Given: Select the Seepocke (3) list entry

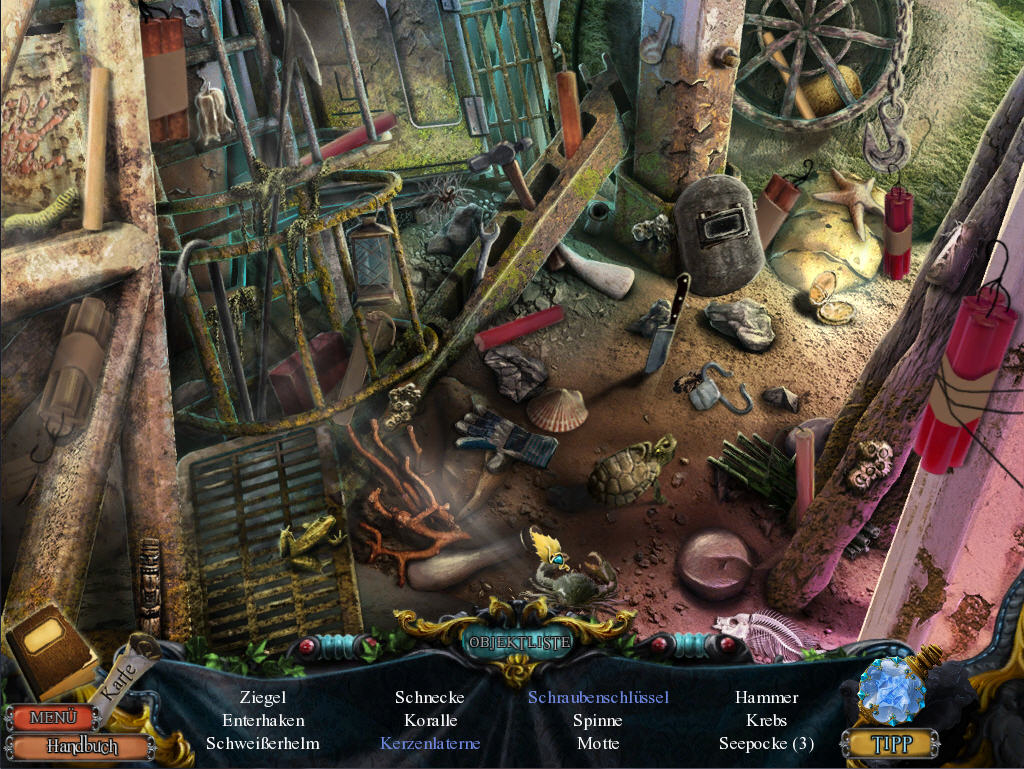Looking at the screenshot, I should pyautogui.click(x=766, y=743).
